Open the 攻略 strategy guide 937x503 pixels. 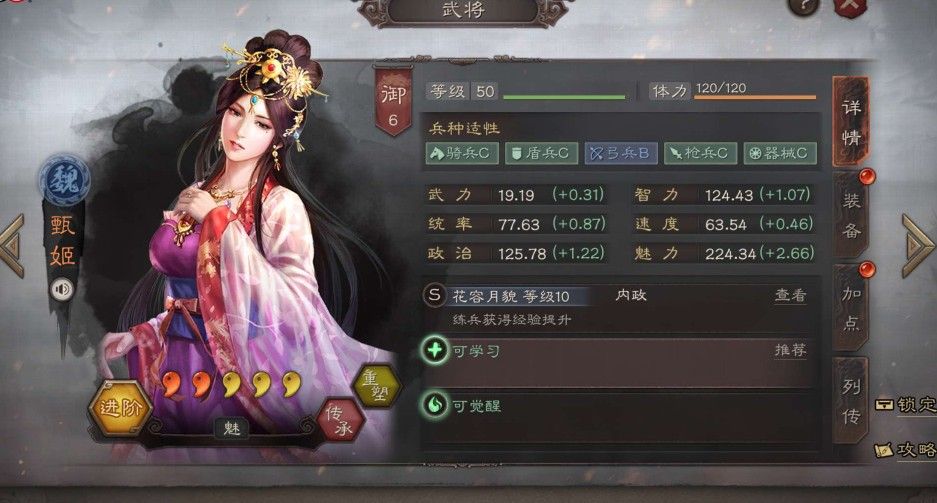coord(905,450)
